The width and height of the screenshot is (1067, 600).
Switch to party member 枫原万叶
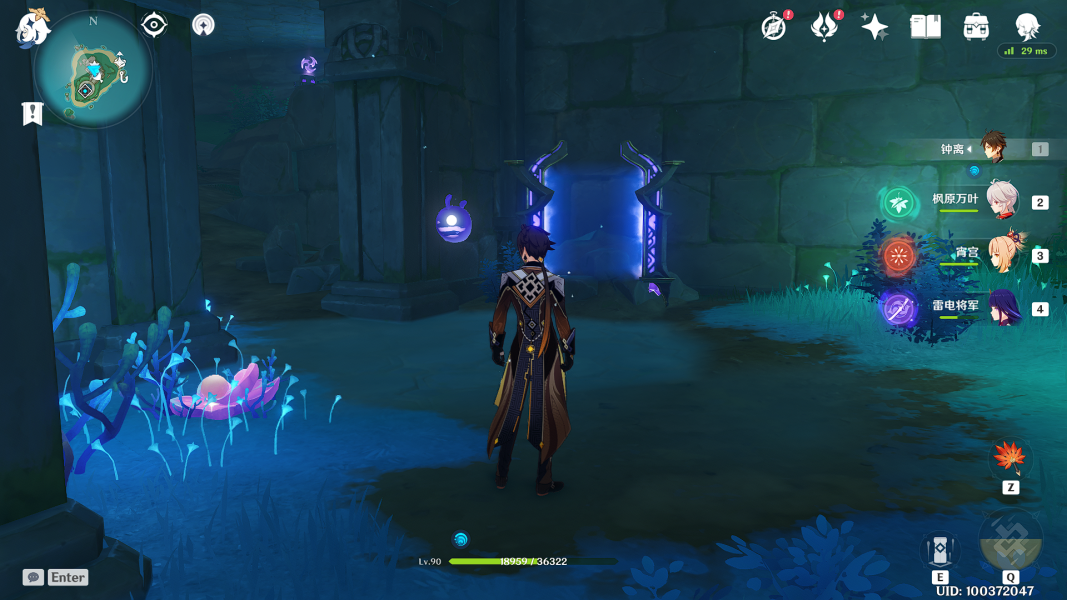point(1002,201)
